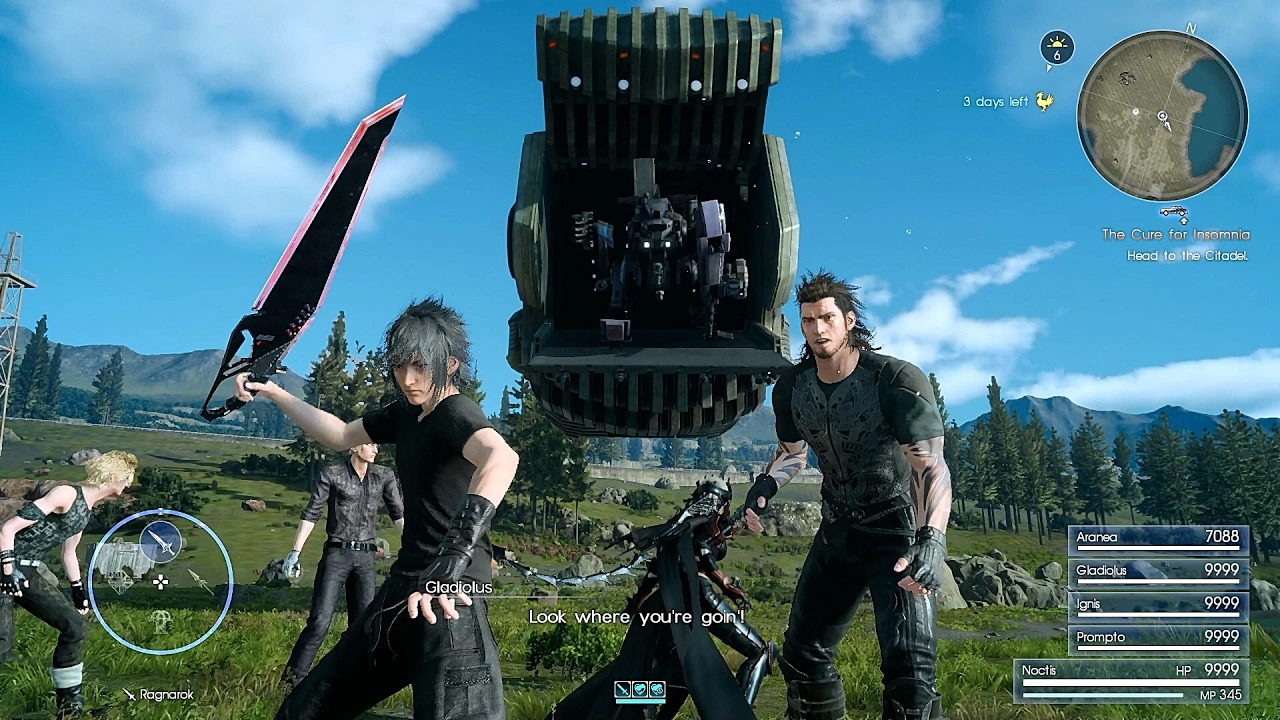Click the N compass marker above the minimap
The height and width of the screenshot is (720, 1280).
[1190, 29]
